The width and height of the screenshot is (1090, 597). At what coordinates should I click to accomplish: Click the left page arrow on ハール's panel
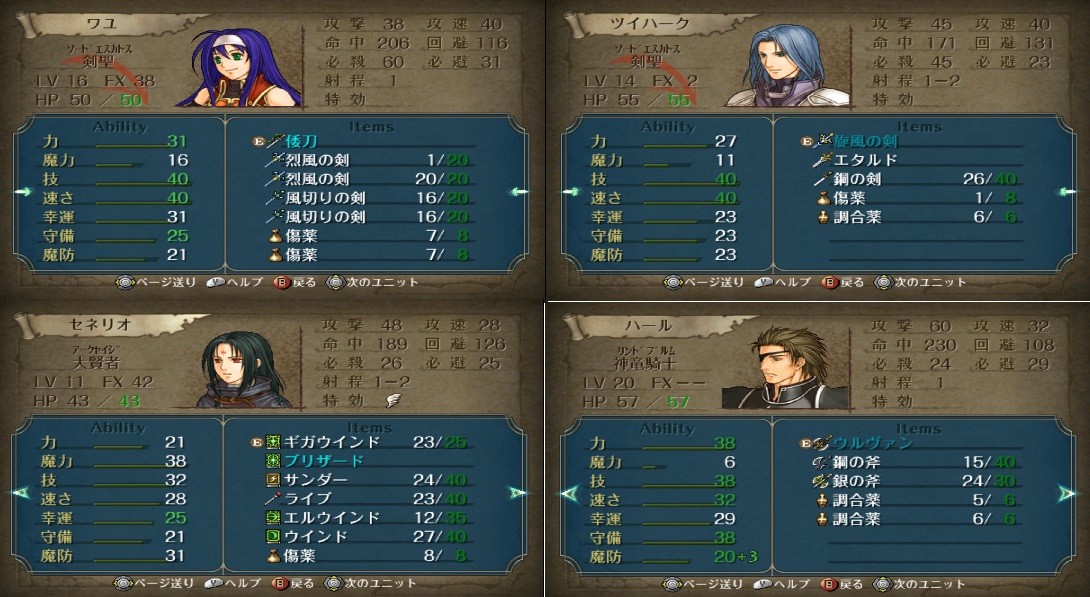click(570, 493)
